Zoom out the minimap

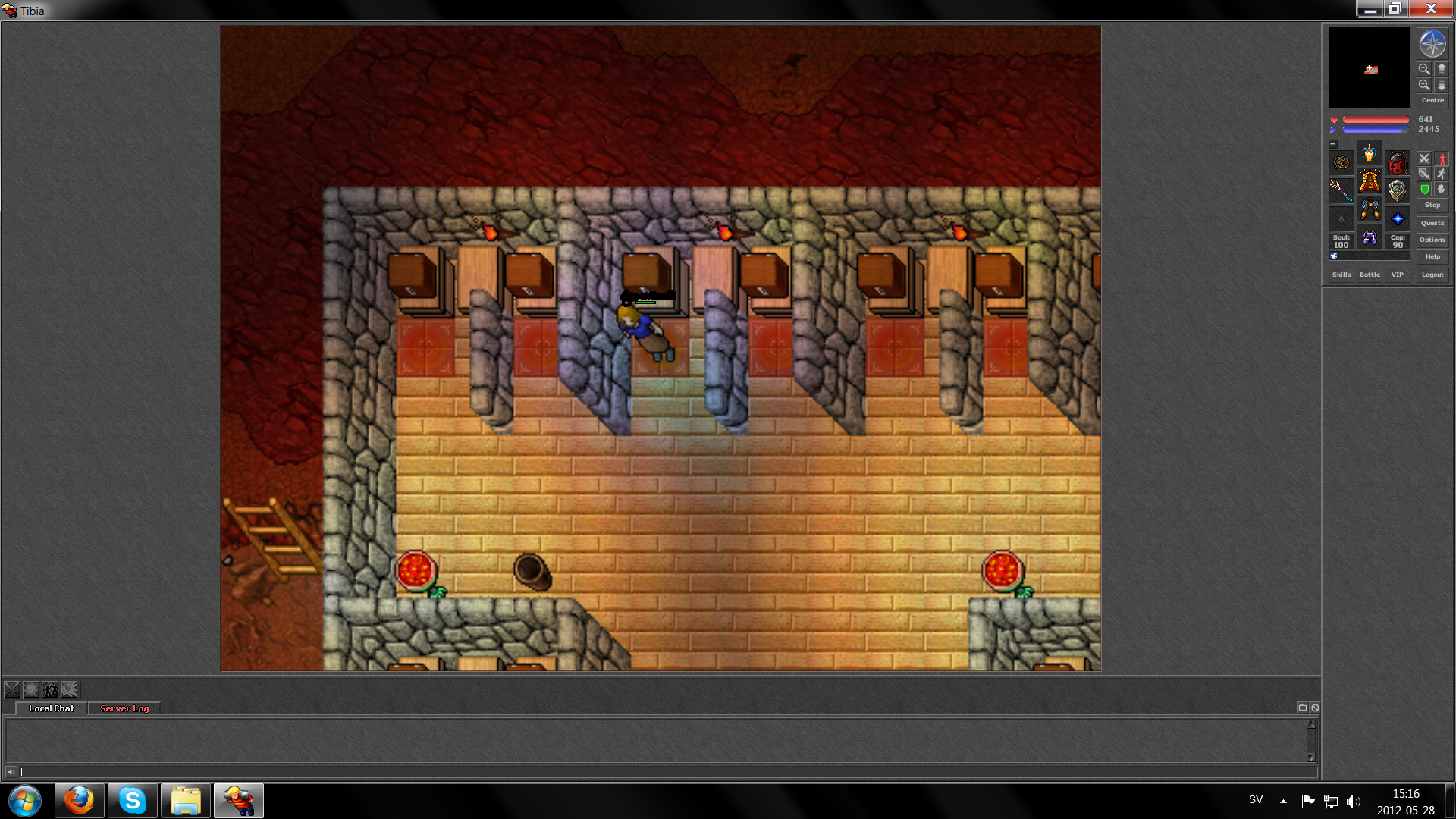[1424, 69]
